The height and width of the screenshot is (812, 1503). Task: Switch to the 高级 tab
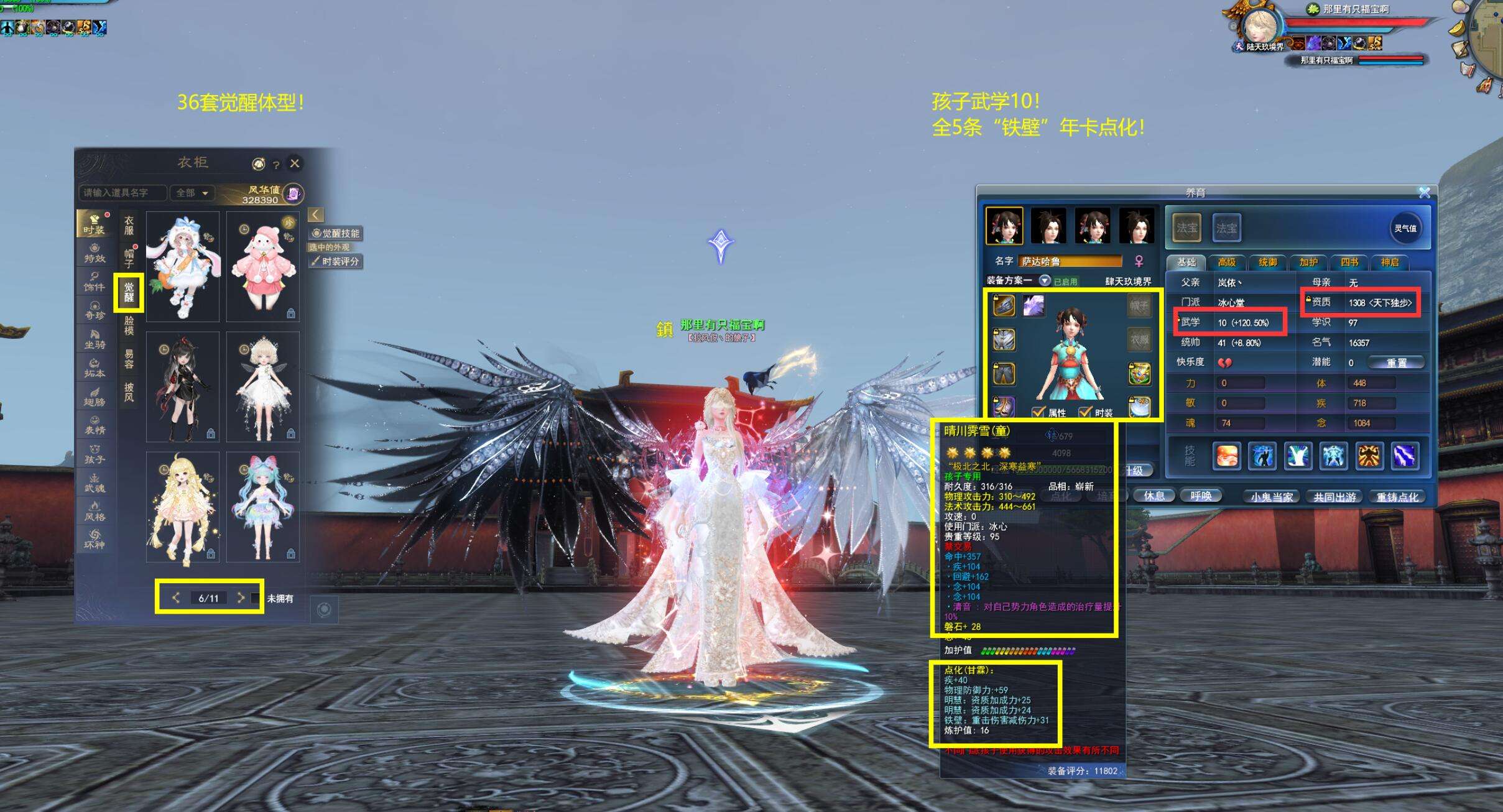1226,262
